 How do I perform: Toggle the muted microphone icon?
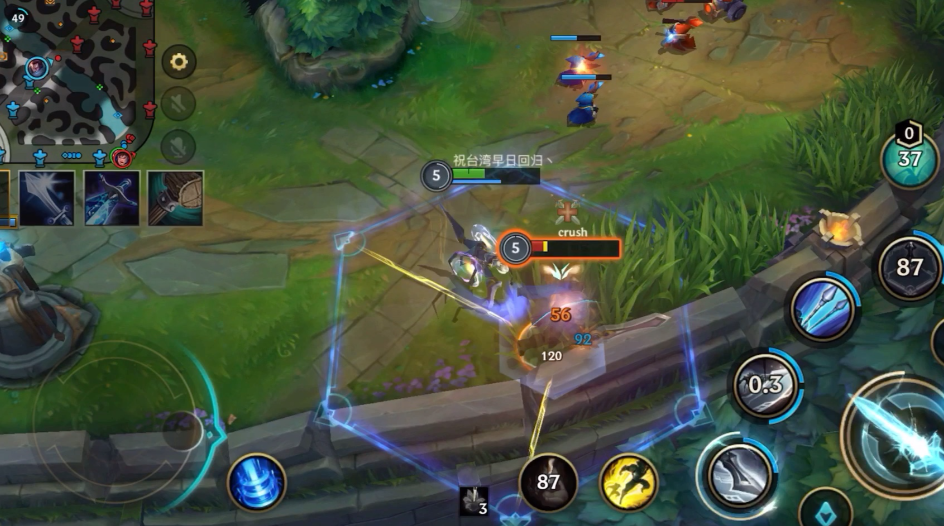[x=179, y=146]
